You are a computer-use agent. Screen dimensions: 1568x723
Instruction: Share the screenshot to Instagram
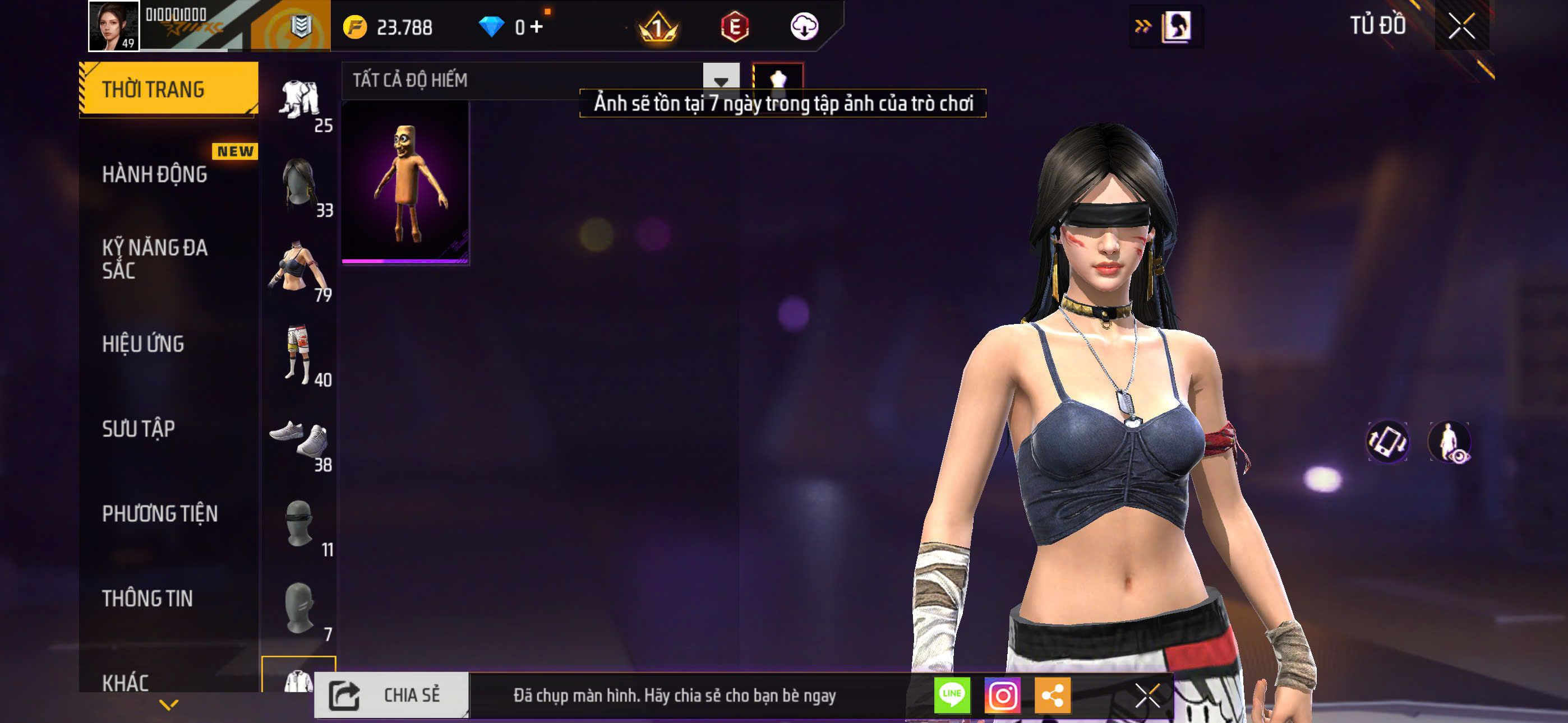tap(1003, 695)
